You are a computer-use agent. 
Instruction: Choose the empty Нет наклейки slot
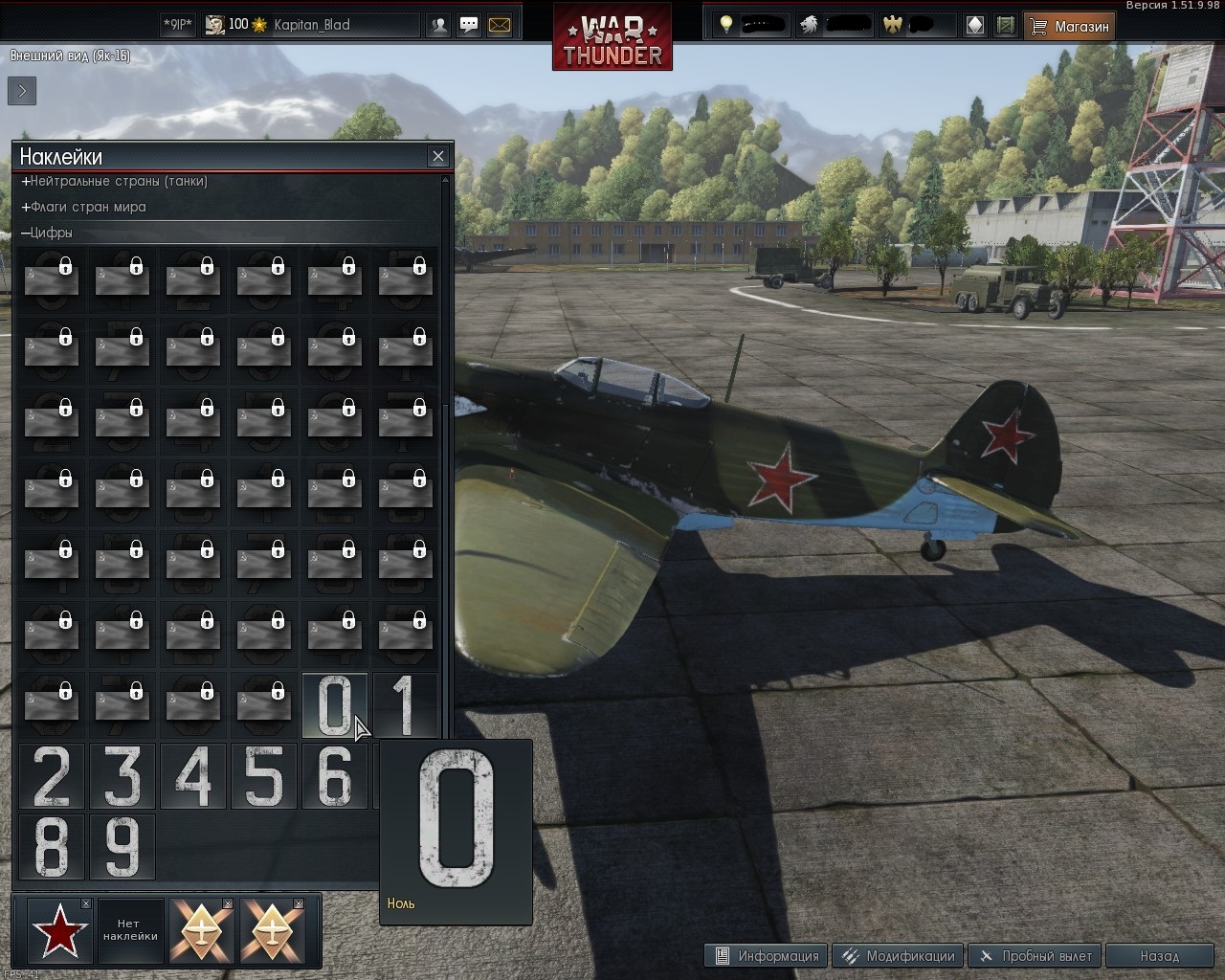(130, 930)
